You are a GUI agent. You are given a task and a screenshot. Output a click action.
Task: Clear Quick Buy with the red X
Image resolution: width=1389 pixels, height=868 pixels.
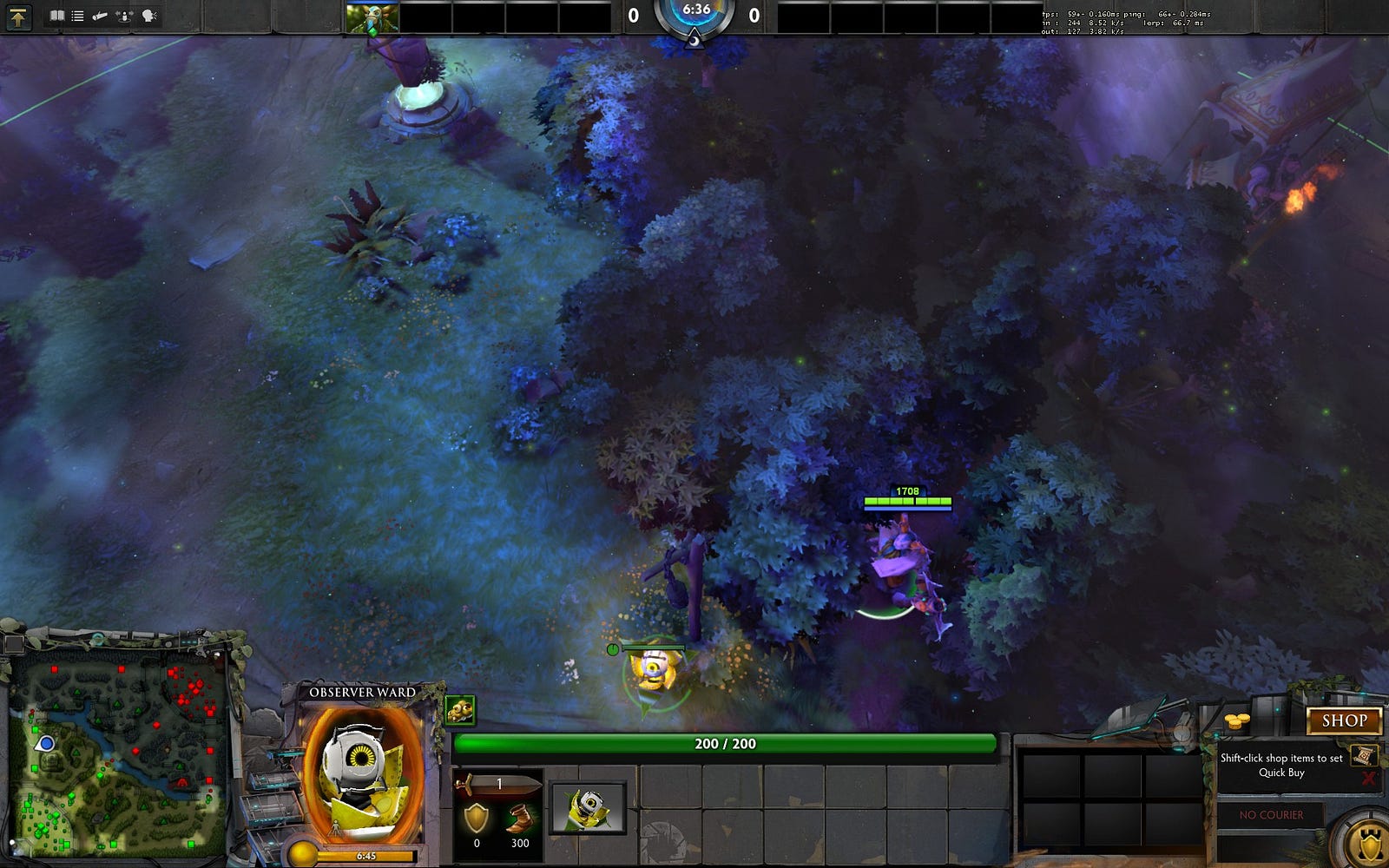tap(1369, 778)
